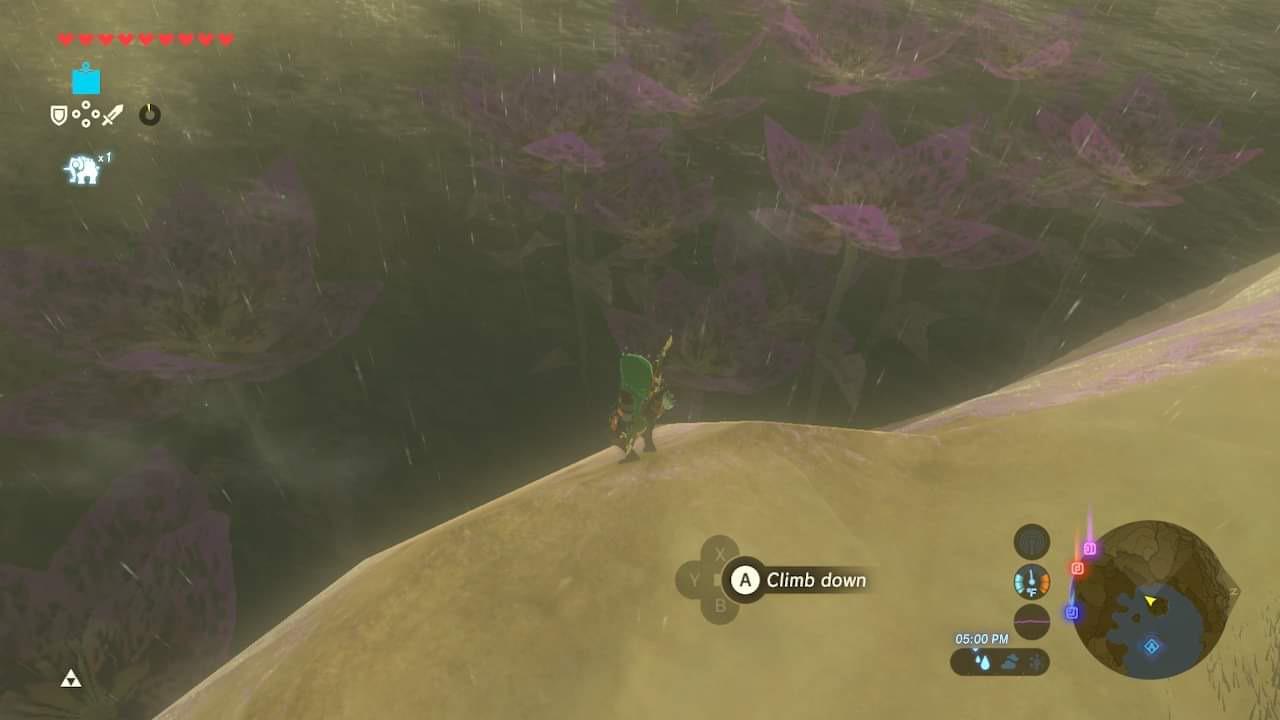The image size is (1280, 720).
Task: Select the snowflake cold-weather icon
Action: 1034,661
